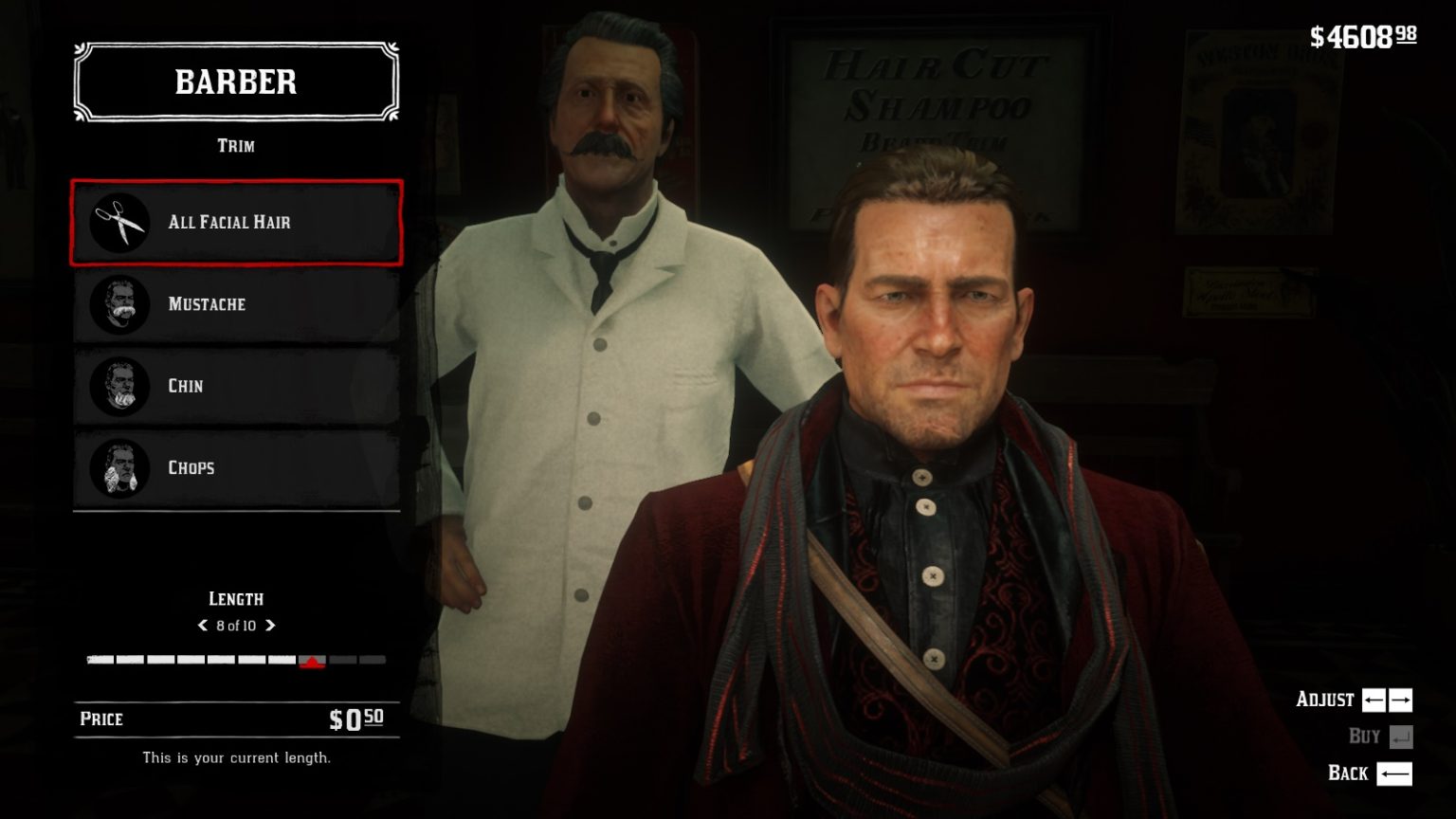
Task: Click the Mustache portrait icon
Action: [x=121, y=304]
